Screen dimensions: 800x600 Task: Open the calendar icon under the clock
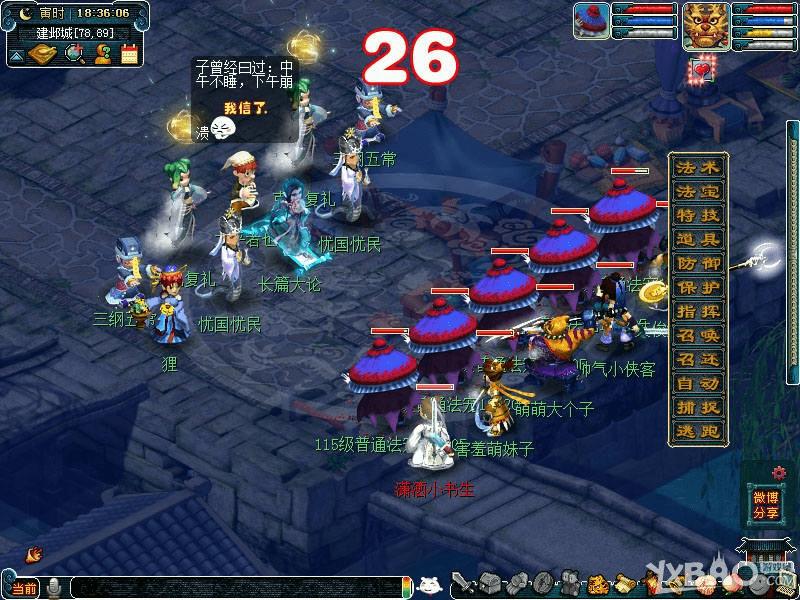[129, 53]
